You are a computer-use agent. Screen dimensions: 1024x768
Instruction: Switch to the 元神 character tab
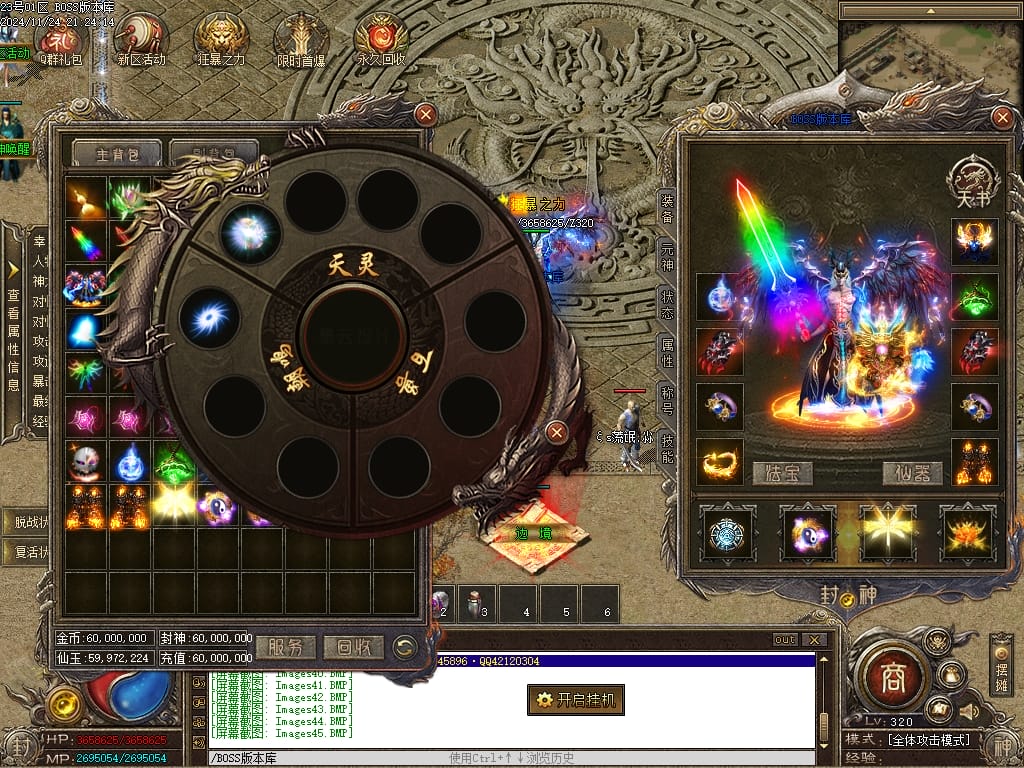(x=667, y=256)
